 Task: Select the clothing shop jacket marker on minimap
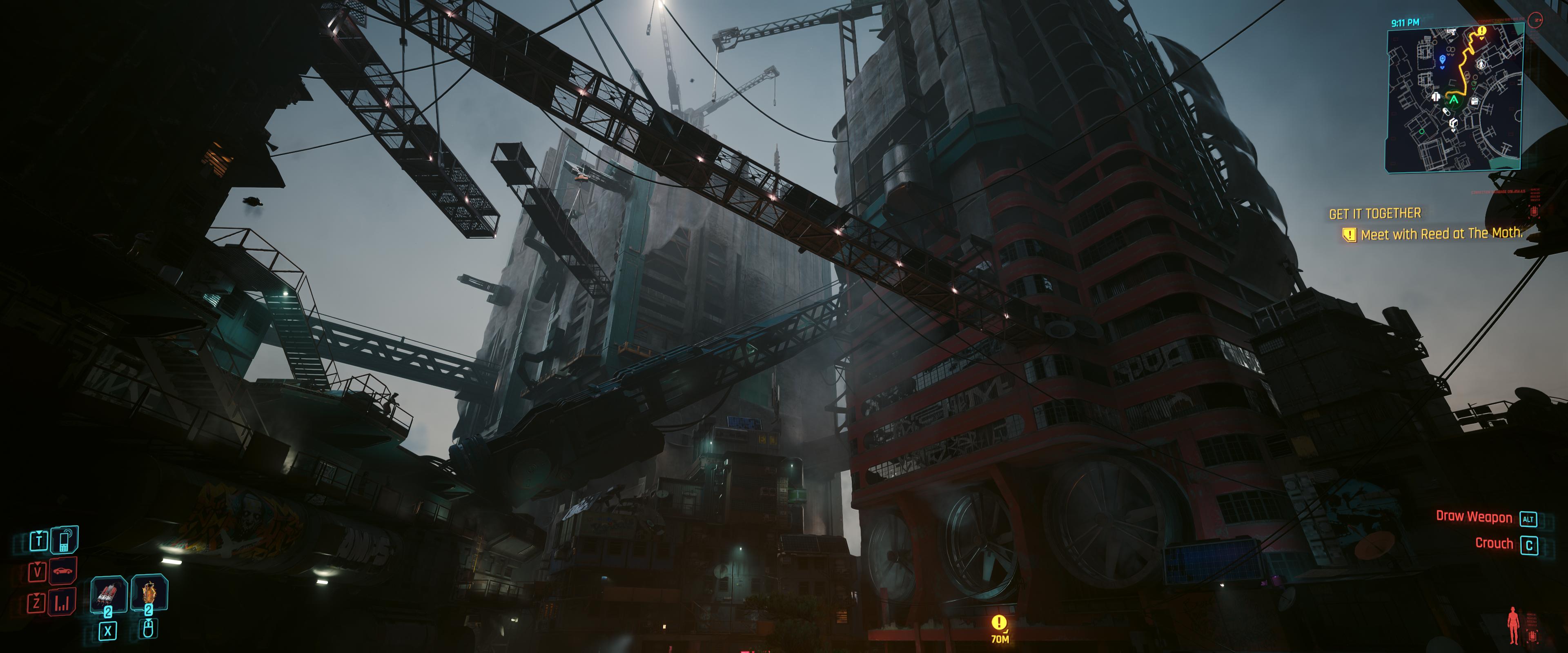[x=1436, y=97]
